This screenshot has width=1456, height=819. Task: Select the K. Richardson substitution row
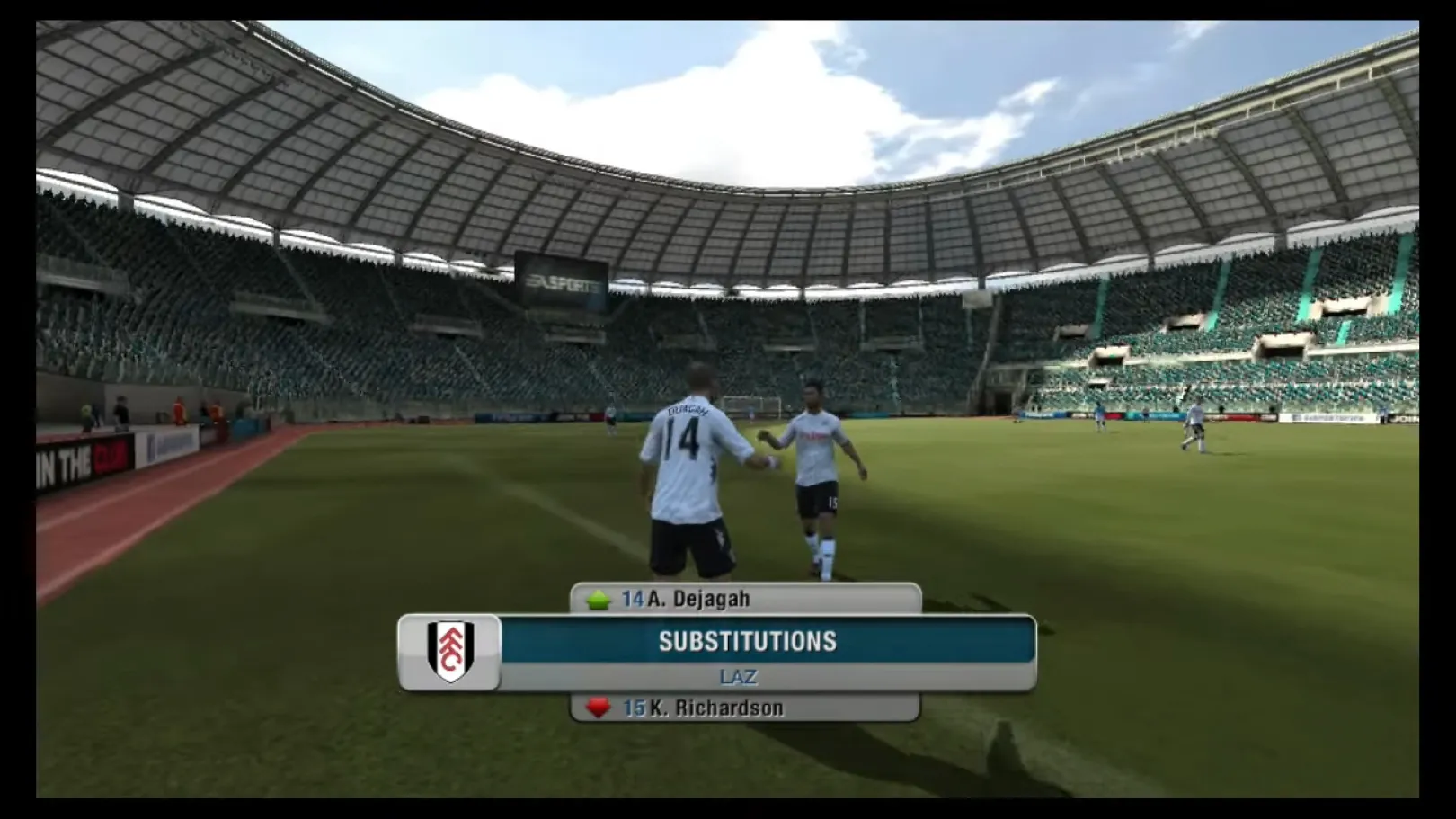point(745,708)
